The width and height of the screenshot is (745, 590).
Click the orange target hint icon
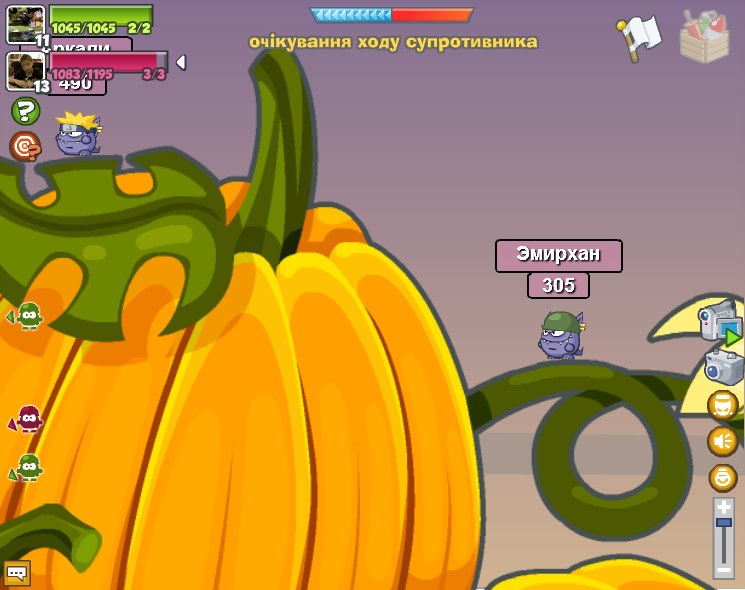pyautogui.click(x=25, y=146)
